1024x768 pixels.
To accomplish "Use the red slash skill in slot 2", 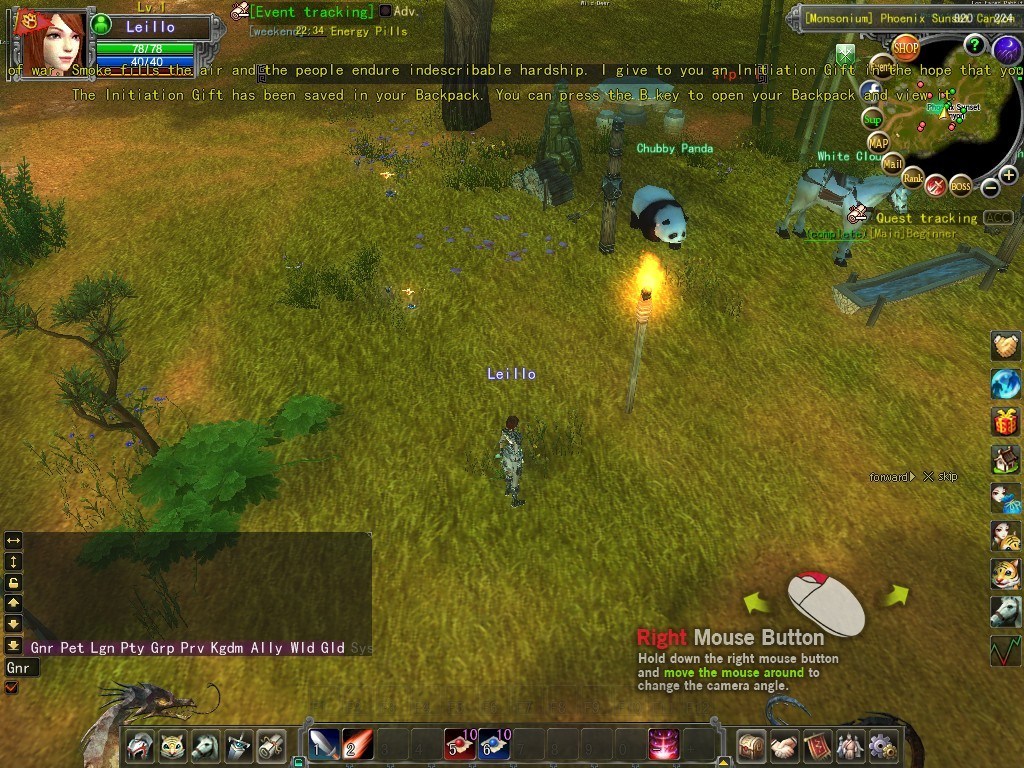I will coord(357,745).
